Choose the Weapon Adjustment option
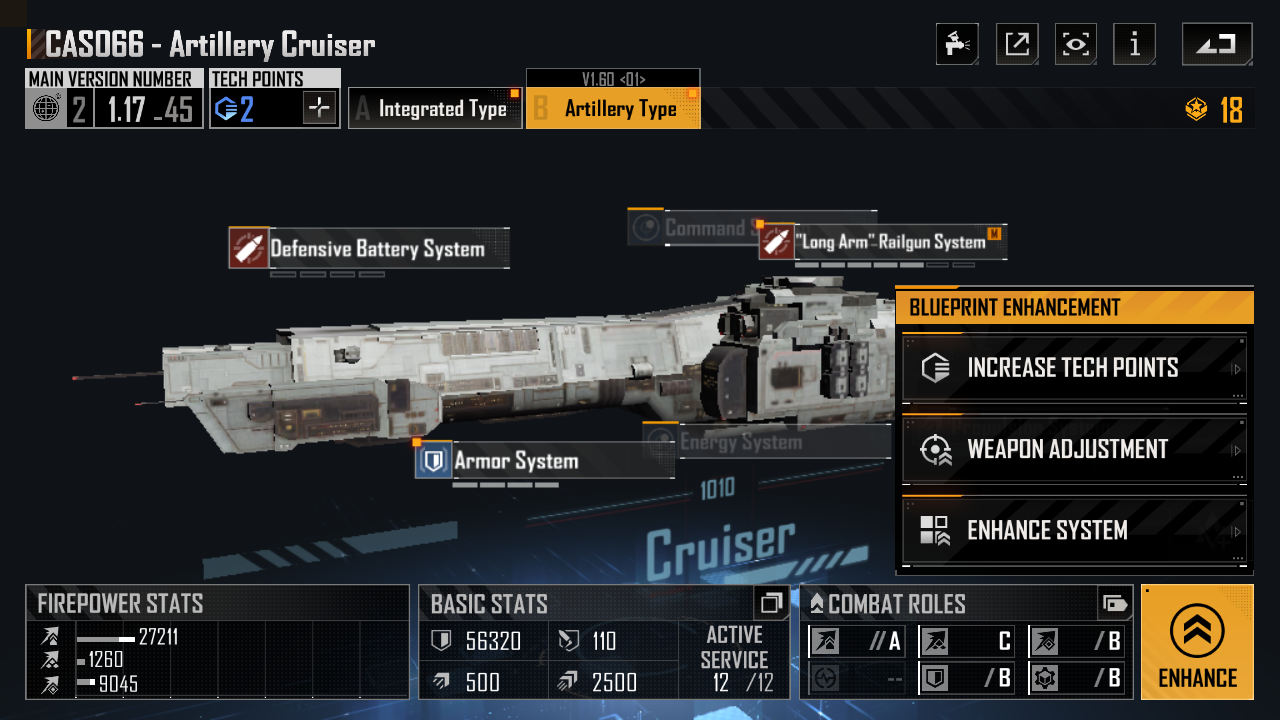1280x720 pixels. coord(1074,449)
